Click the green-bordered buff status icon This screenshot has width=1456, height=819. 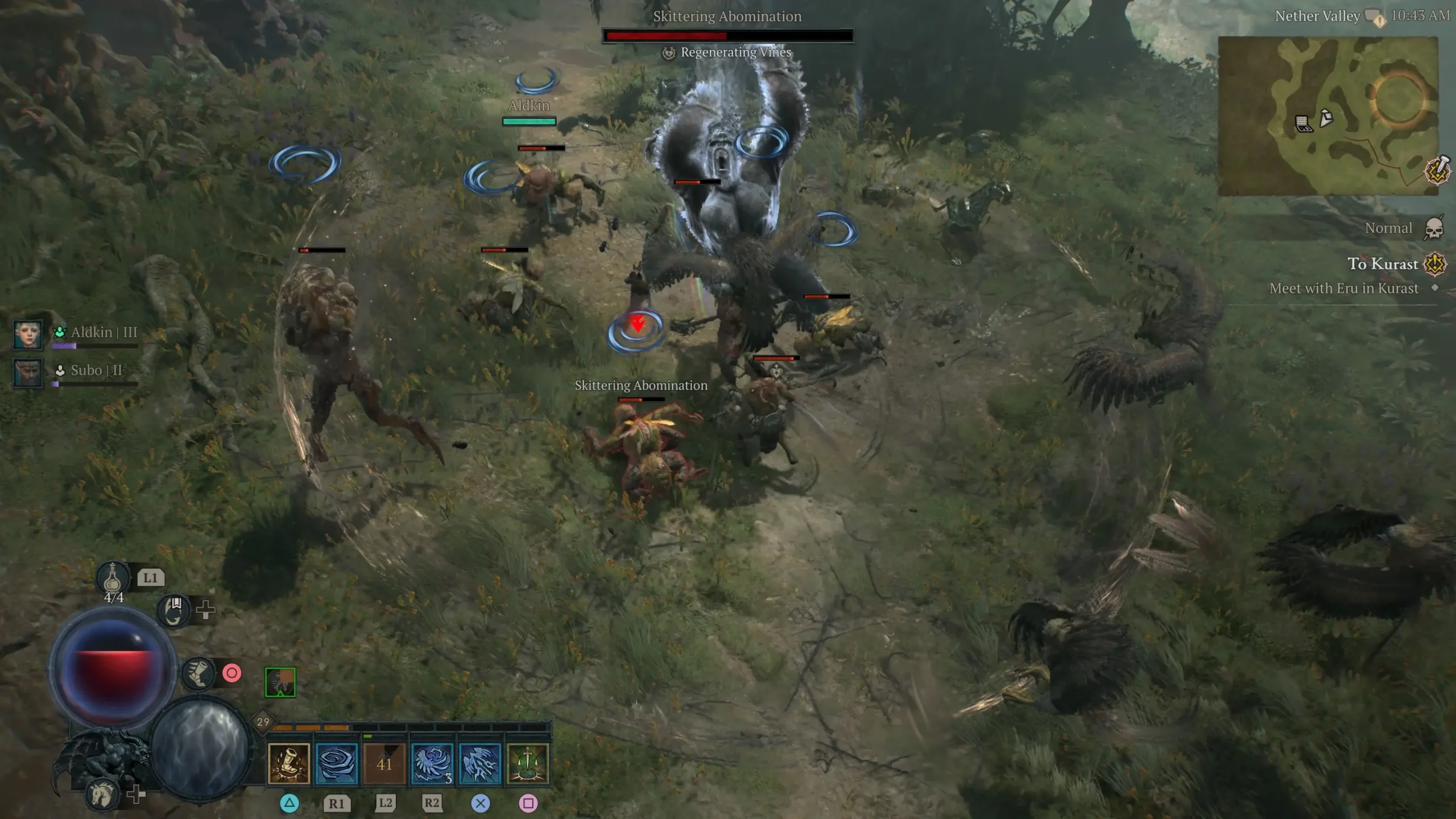pyautogui.click(x=280, y=682)
